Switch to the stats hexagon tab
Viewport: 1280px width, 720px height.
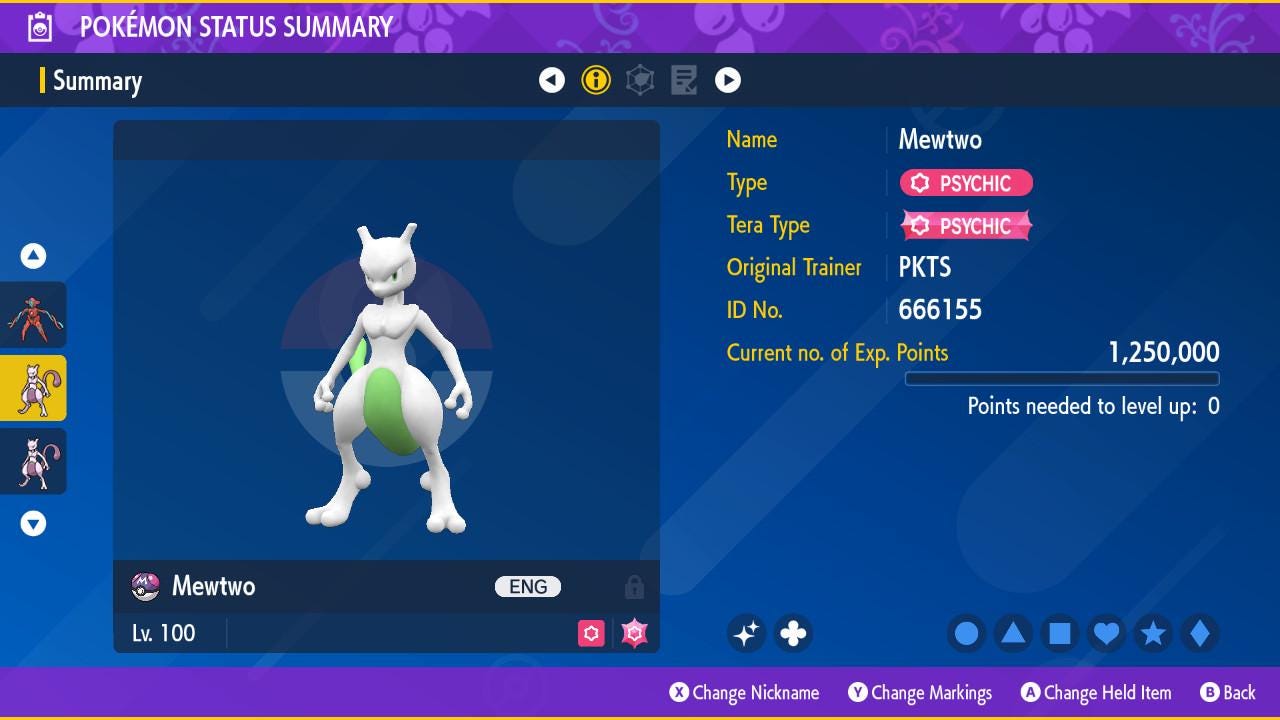[x=640, y=80]
